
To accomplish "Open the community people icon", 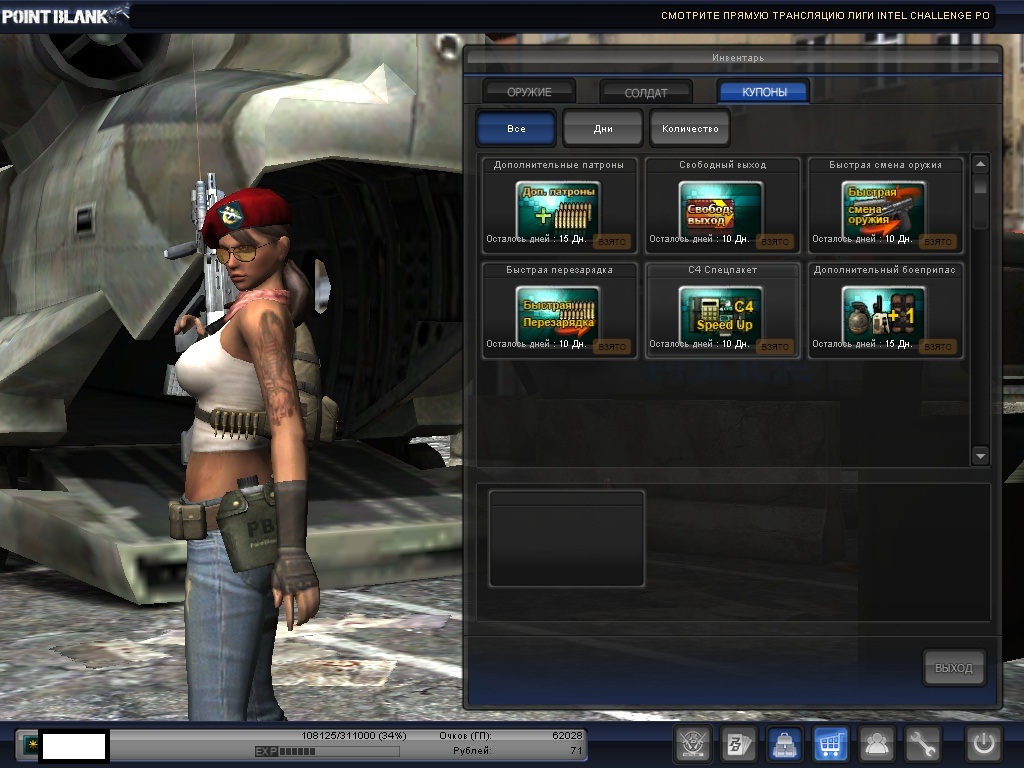I will pos(876,744).
